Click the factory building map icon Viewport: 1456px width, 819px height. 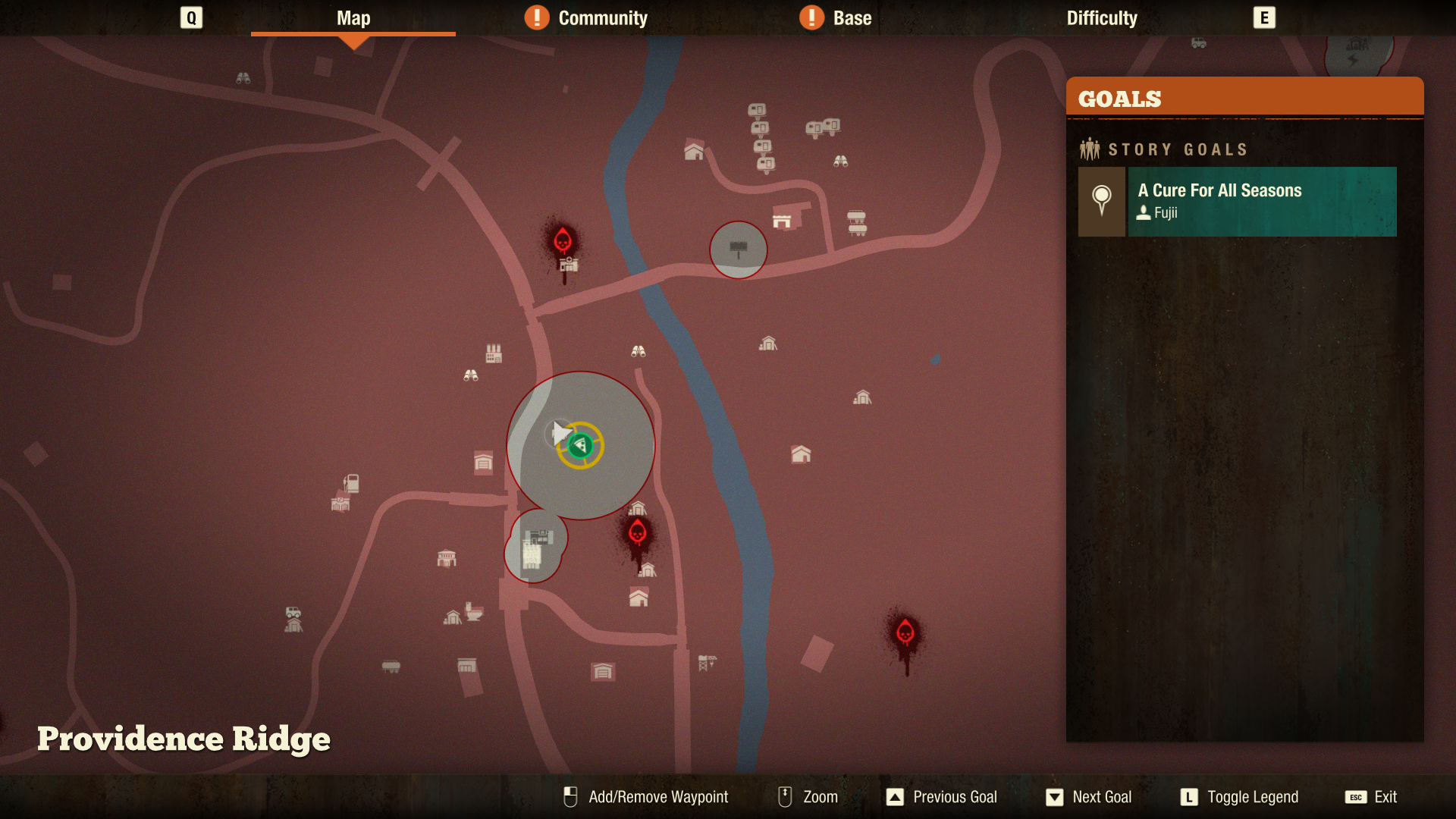coord(494,353)
